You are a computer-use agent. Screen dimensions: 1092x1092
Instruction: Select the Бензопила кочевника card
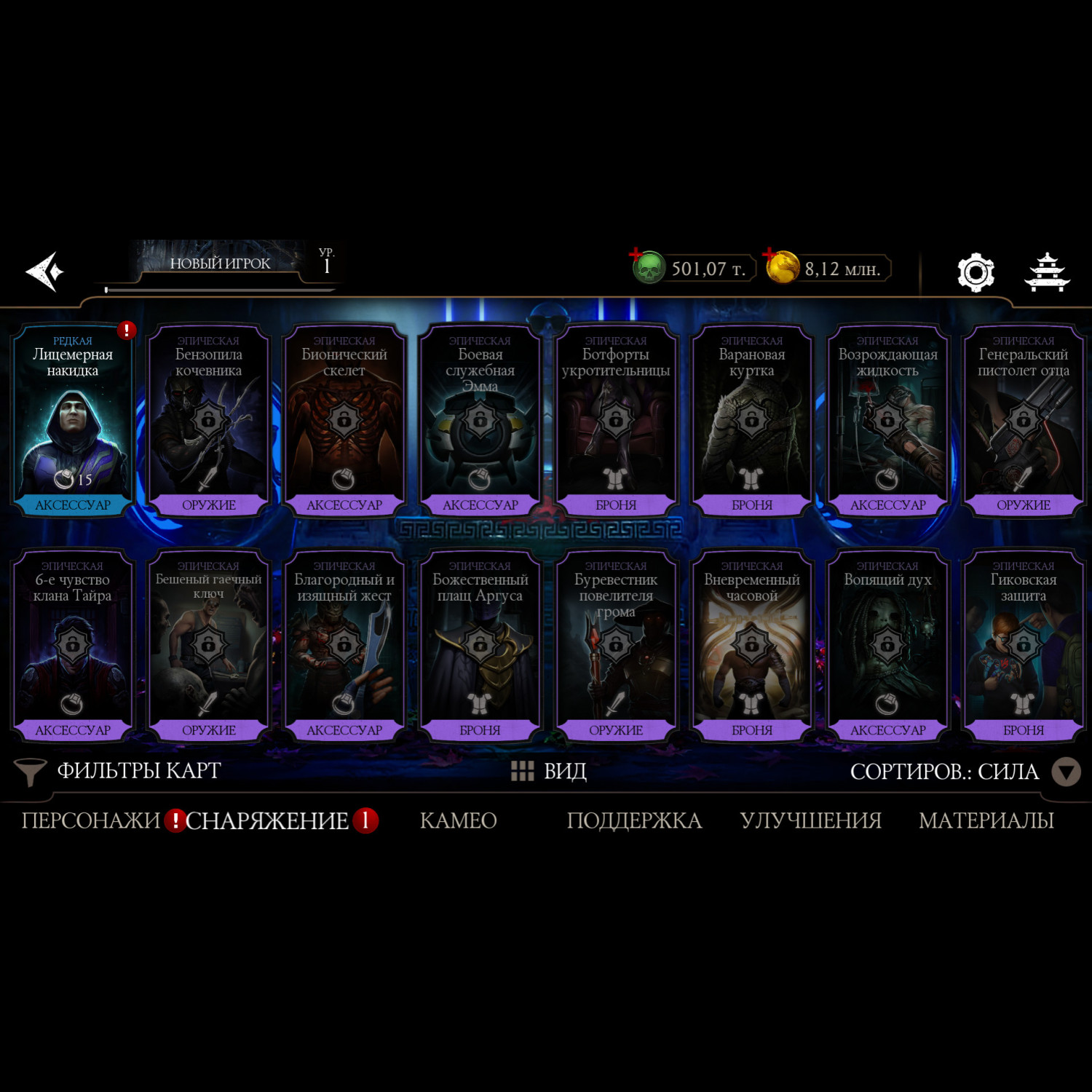point(208,420)
